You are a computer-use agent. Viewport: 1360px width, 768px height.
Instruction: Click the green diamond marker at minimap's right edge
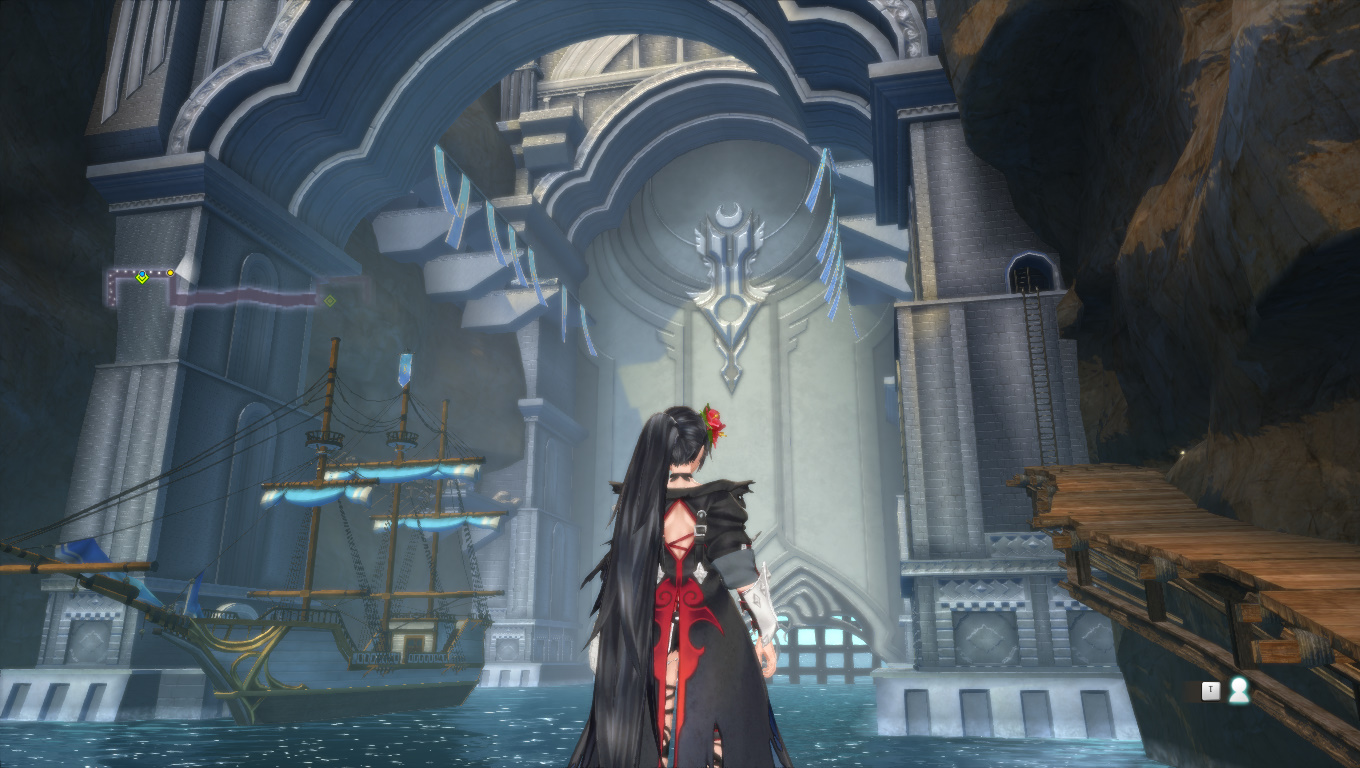pos(330,299)
